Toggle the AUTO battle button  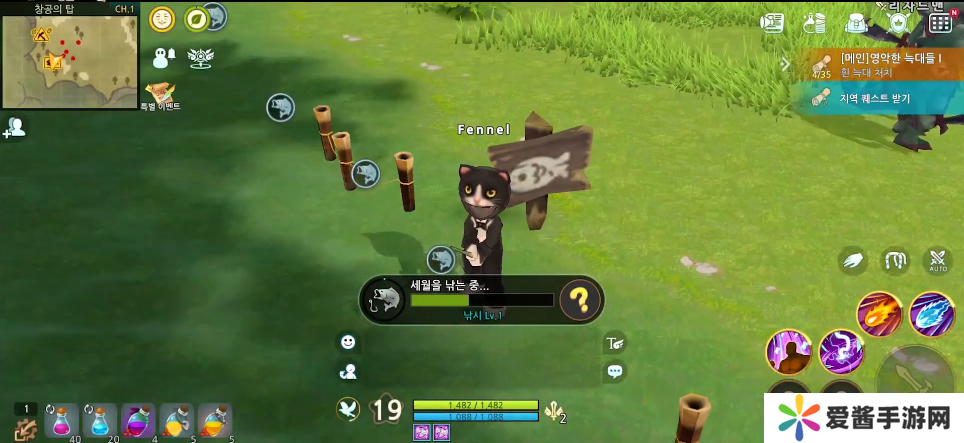(937, 262)
